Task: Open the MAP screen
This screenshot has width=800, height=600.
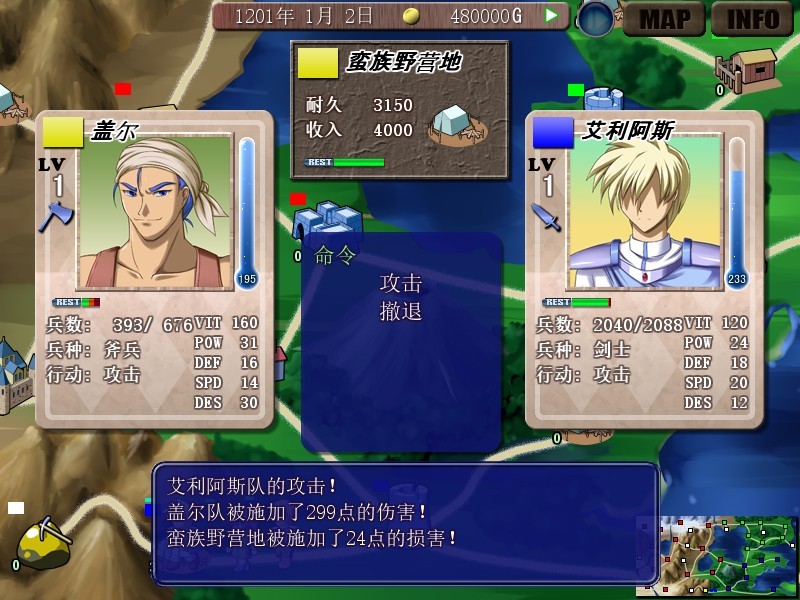Action: pyautogui.click(x=664, y=18)
